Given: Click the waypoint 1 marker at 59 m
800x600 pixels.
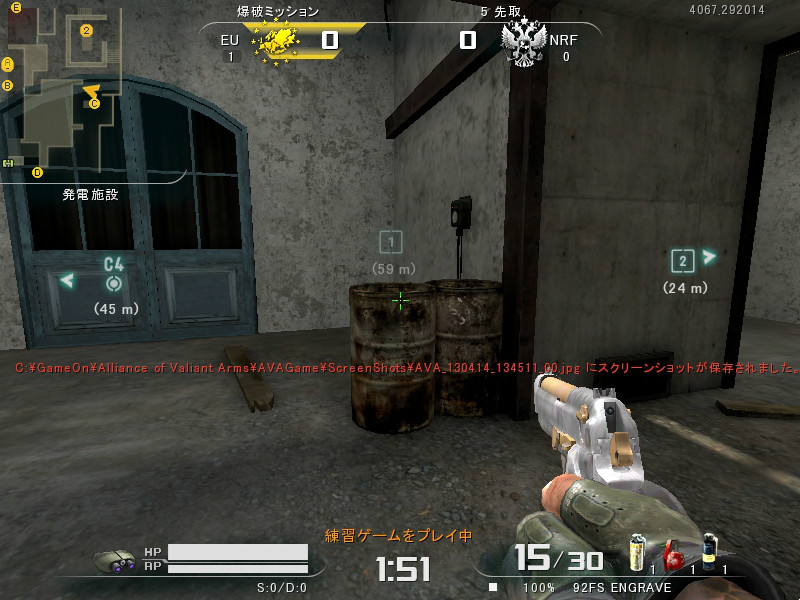Looking at the screenshot, I should pos(391,241).
